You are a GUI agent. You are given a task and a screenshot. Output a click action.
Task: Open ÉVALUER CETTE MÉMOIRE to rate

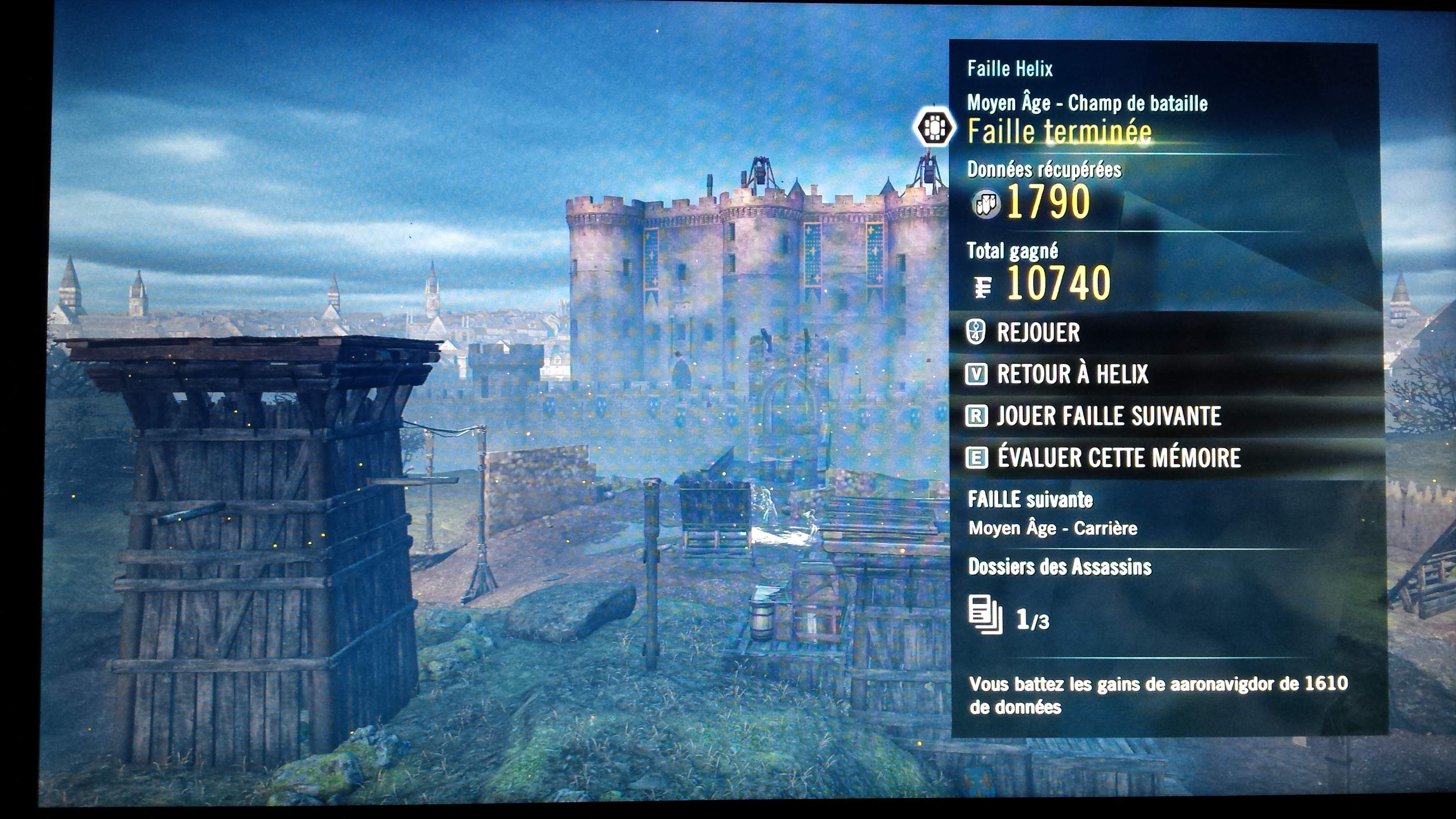(x=1118, y=458)
